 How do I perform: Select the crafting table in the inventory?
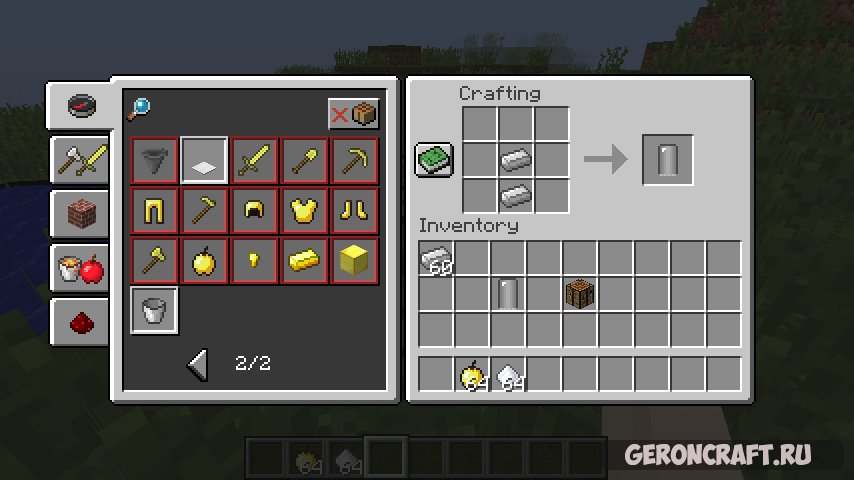pos(580,295)
